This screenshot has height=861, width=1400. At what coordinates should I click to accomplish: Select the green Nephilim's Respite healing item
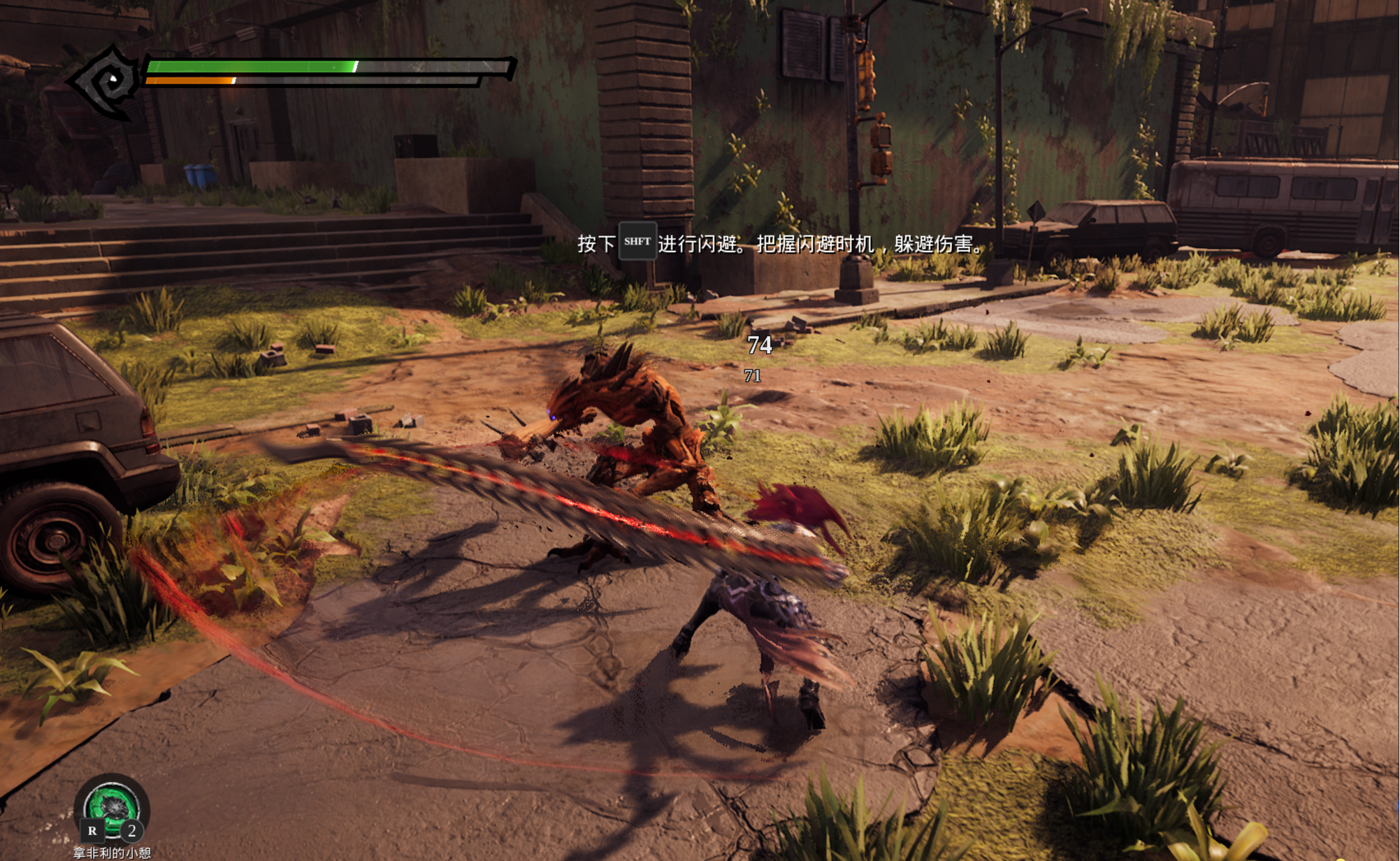111,807
